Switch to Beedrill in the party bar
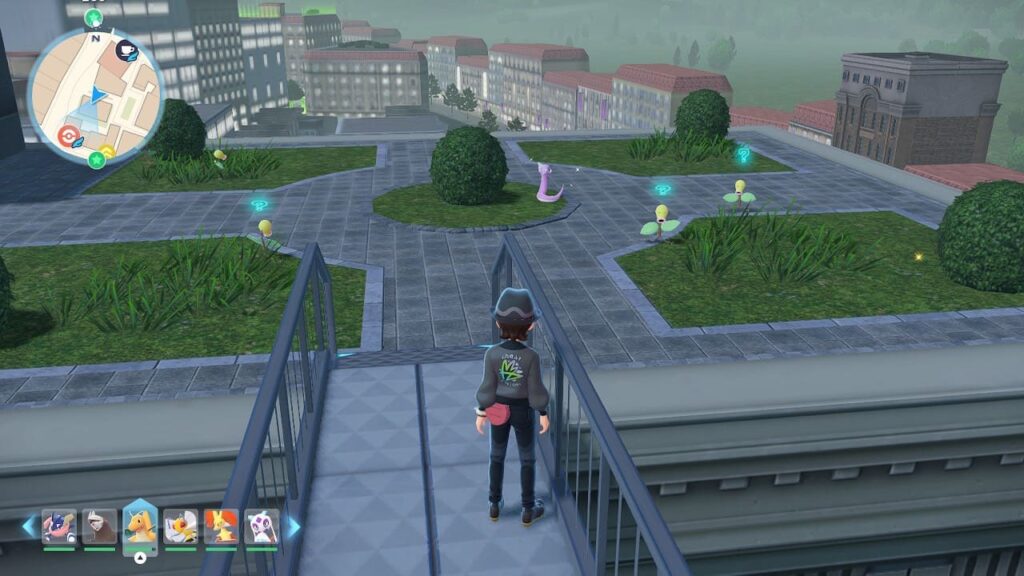This screenshot has width=1024, height=576. click(180, 525)
